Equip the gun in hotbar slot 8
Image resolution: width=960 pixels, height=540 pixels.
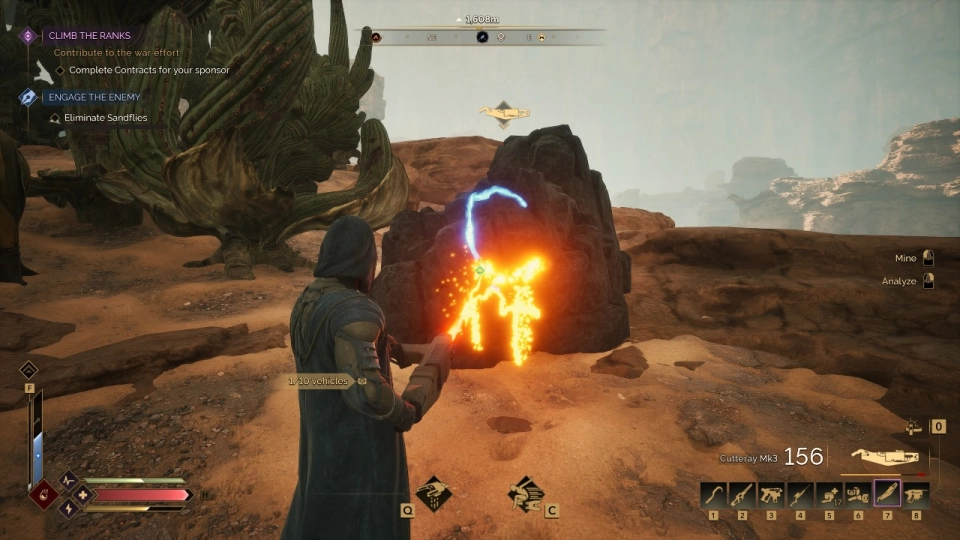(916, 493)
